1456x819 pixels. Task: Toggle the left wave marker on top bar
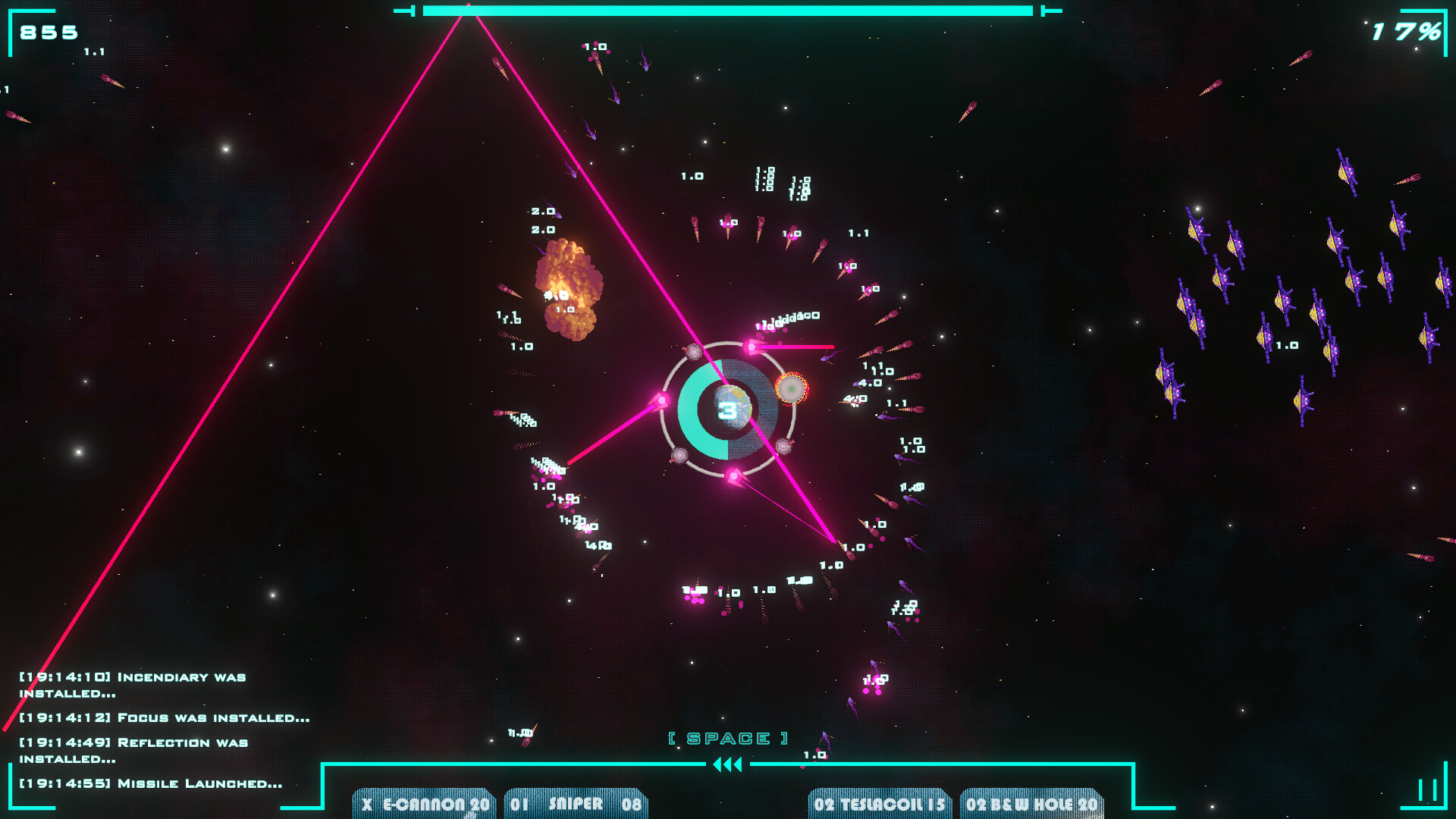(x=403, y=11)
